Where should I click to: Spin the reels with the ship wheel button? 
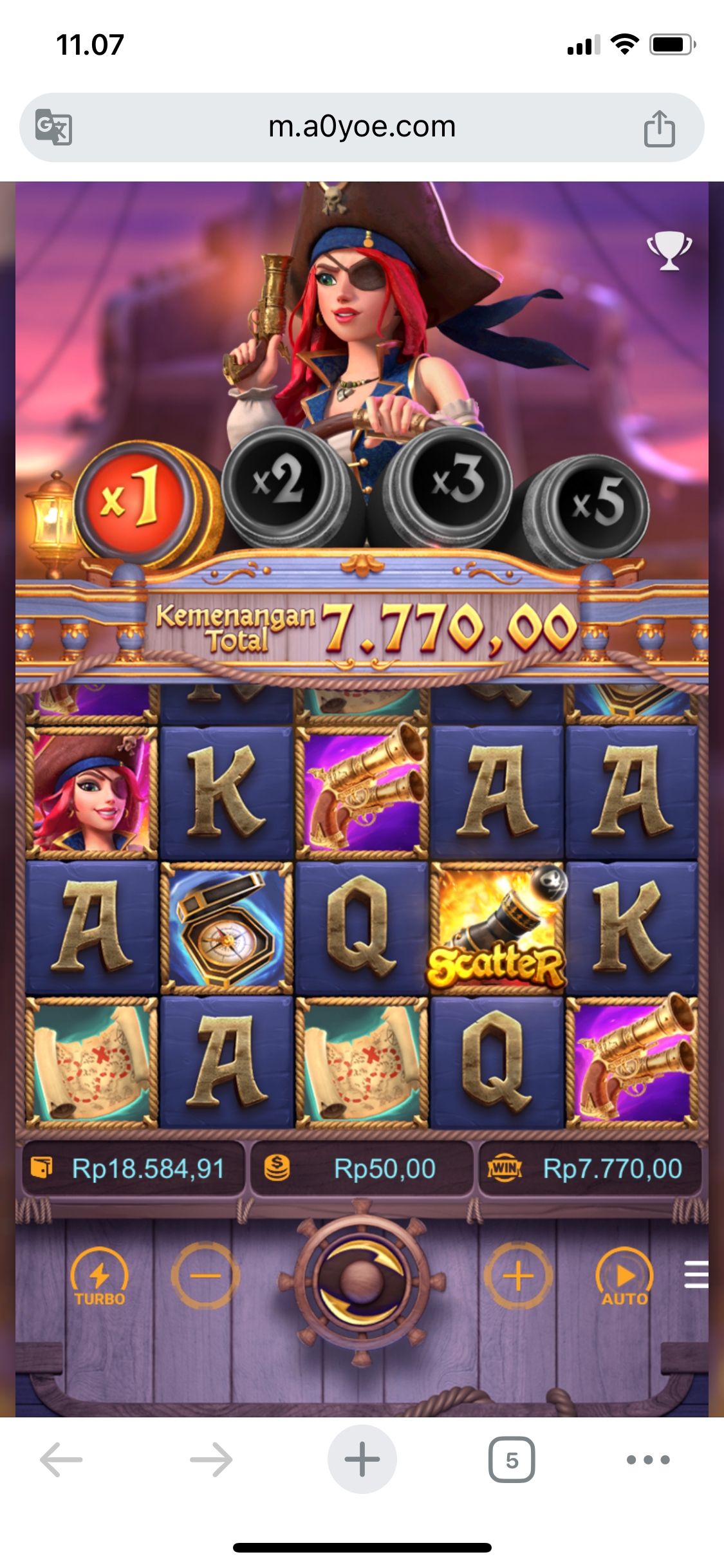click(x=362, y=1278)
